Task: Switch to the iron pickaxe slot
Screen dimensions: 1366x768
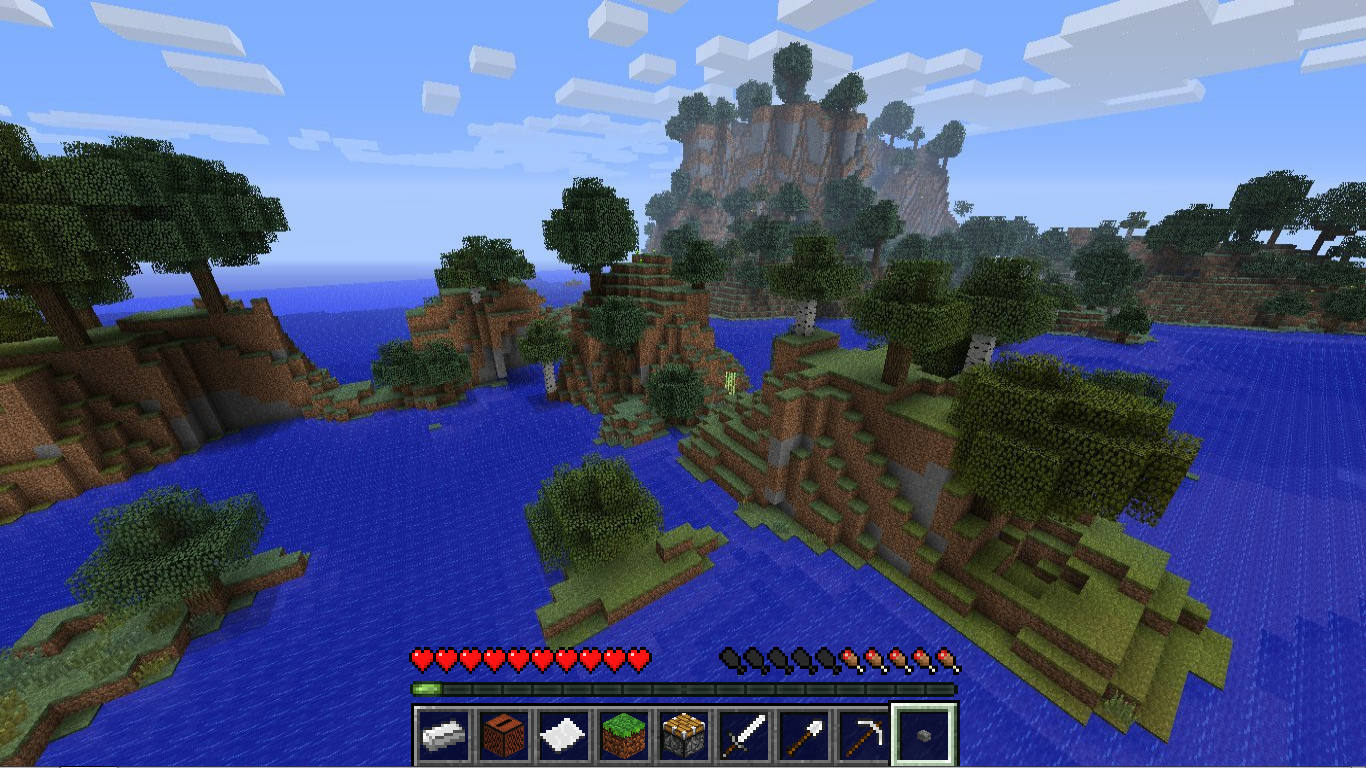Action: (x=864, y=736)
